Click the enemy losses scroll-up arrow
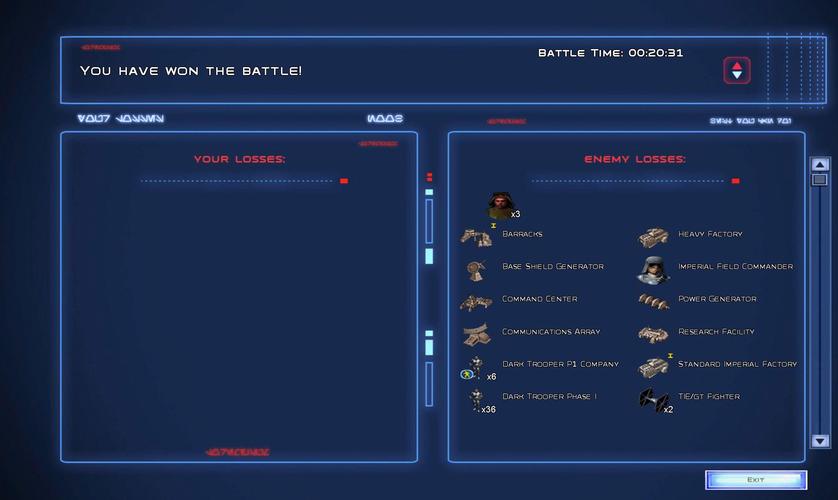Viewport: 838px width, 500px height. pos(820,165)
